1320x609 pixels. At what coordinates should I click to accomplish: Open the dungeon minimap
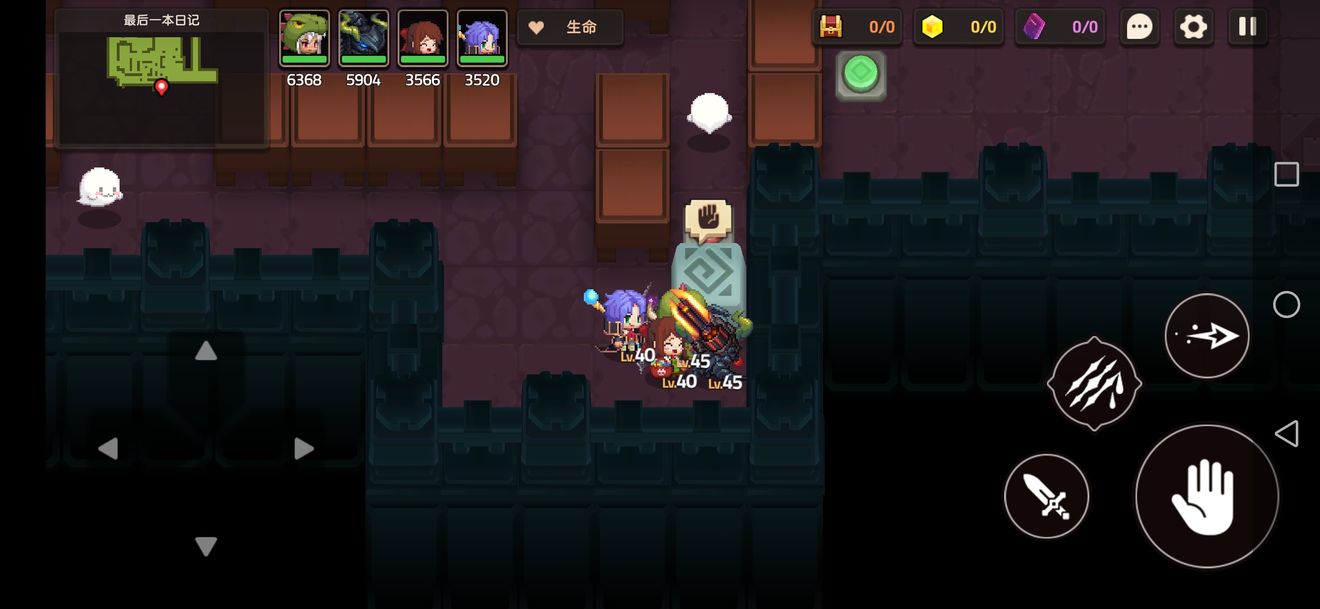point(162,78)
